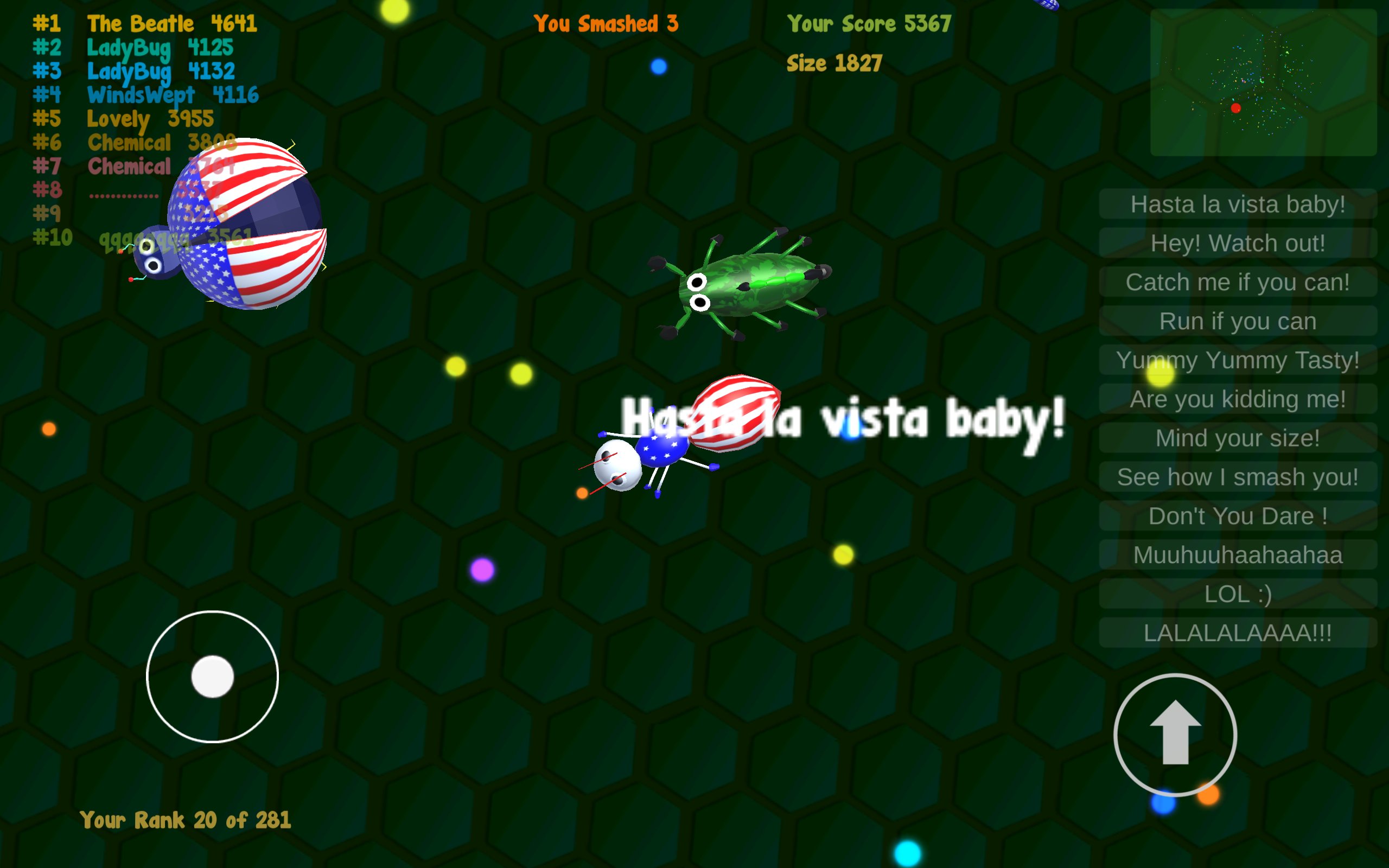Choose the 'Run if you can' message
The image size is (1389, 868).
pyautogui.click(x=1237, y=321)
